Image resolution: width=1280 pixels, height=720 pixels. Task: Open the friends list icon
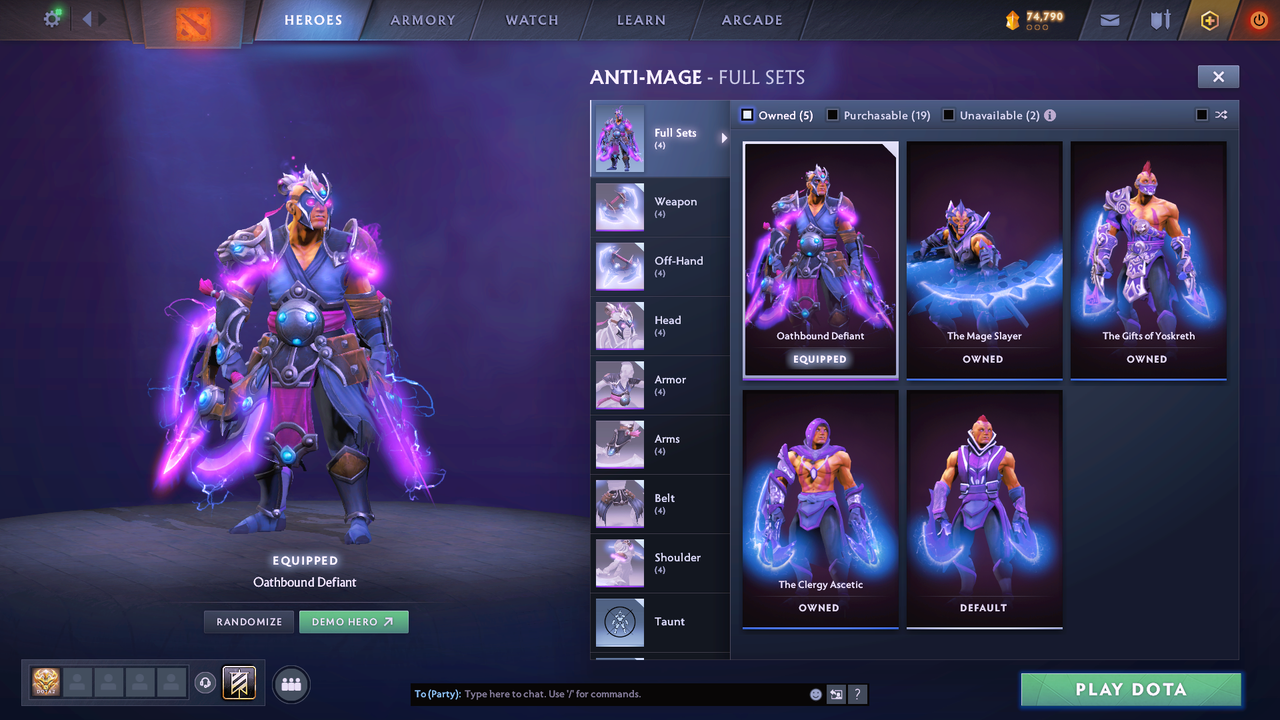[290, 684]
